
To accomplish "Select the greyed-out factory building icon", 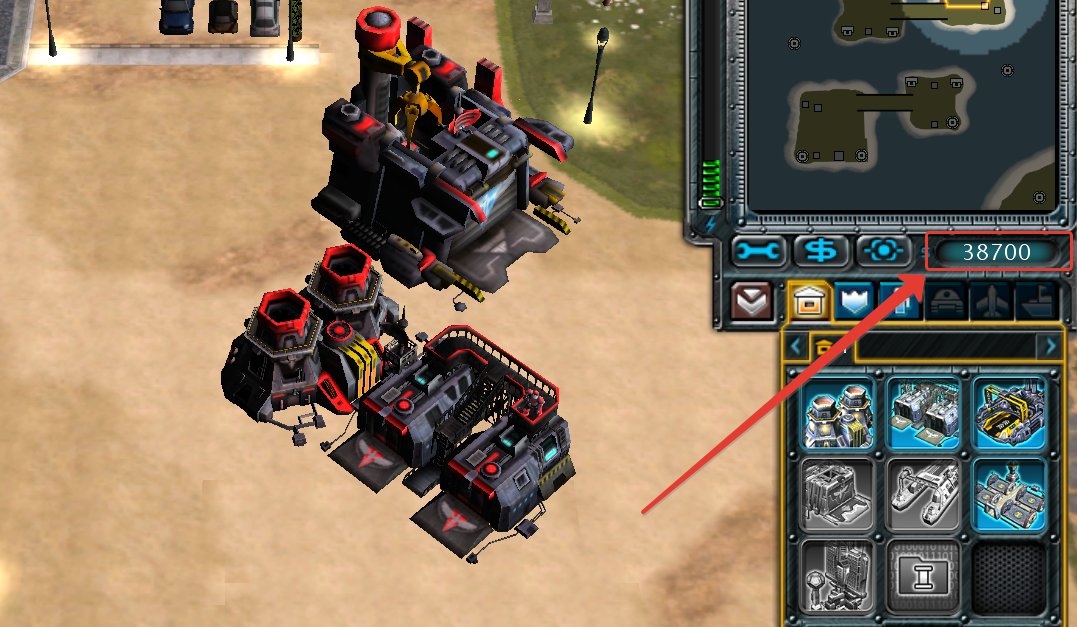I will pos(838,494).
